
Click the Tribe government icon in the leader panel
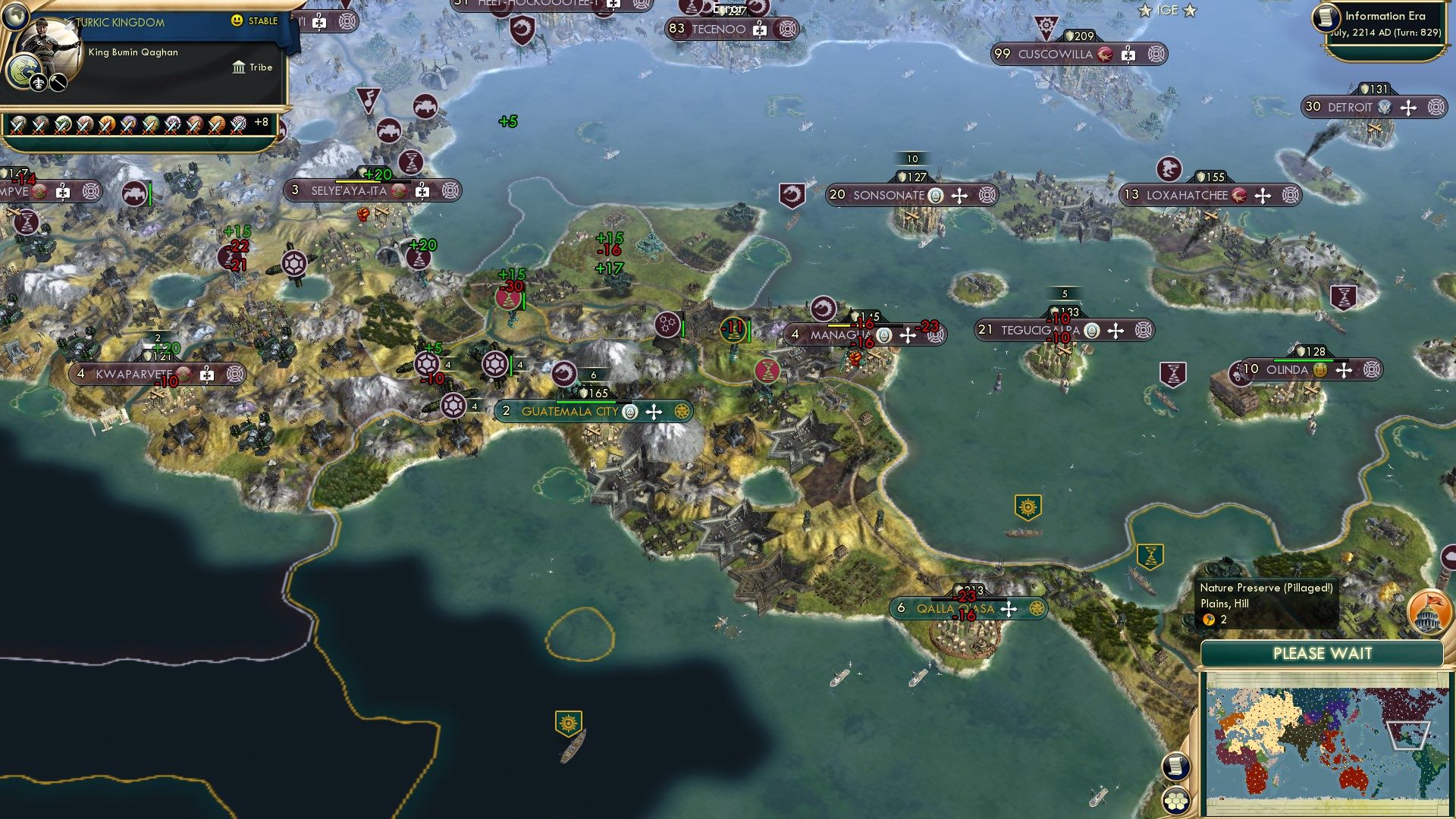(238, 67)
